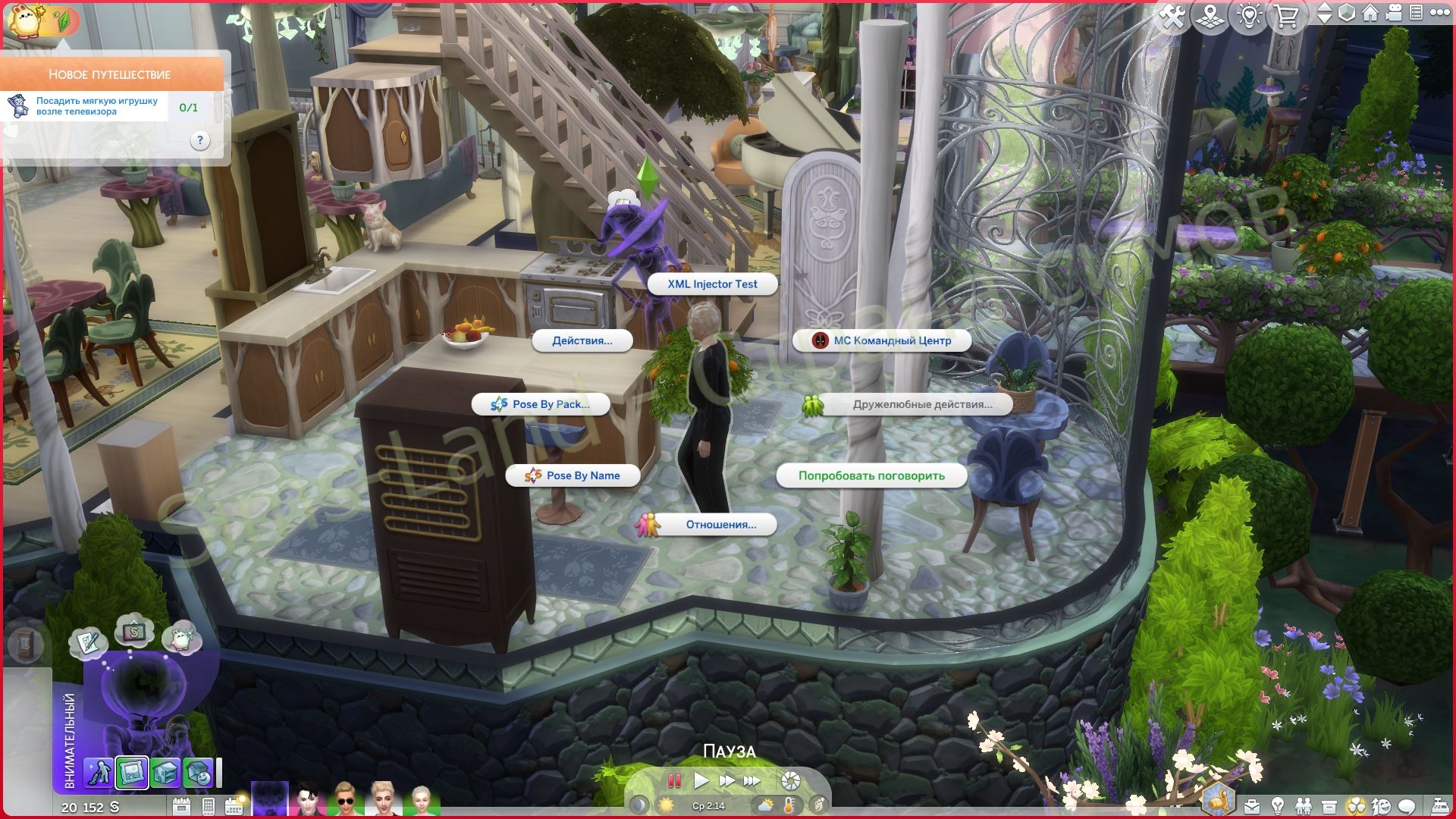Pick the Попробовать поговорить interaction

click(871, 475)
